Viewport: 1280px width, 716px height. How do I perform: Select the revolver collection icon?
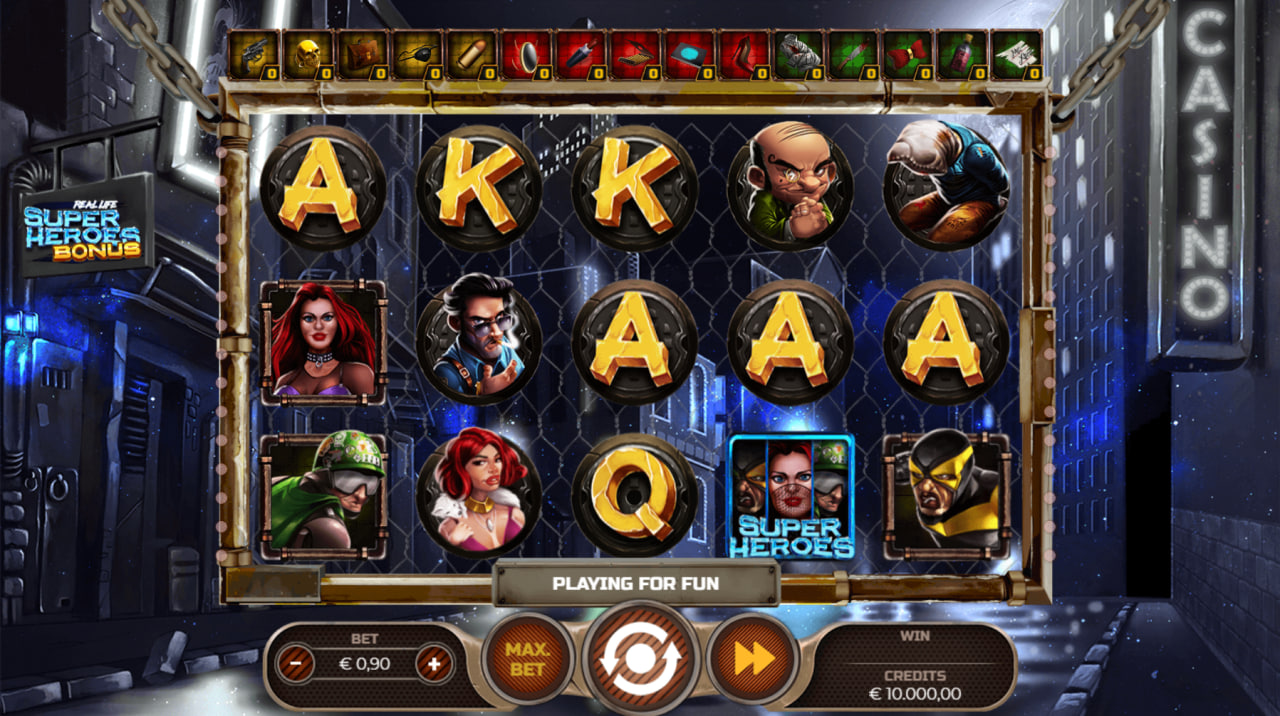[x=254, y=54]
